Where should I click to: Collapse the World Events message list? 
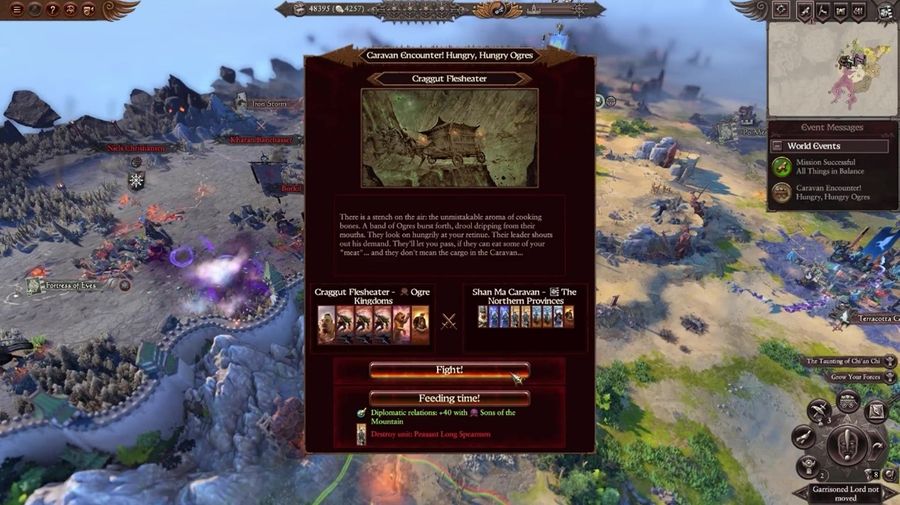click(x=776, y=146)
